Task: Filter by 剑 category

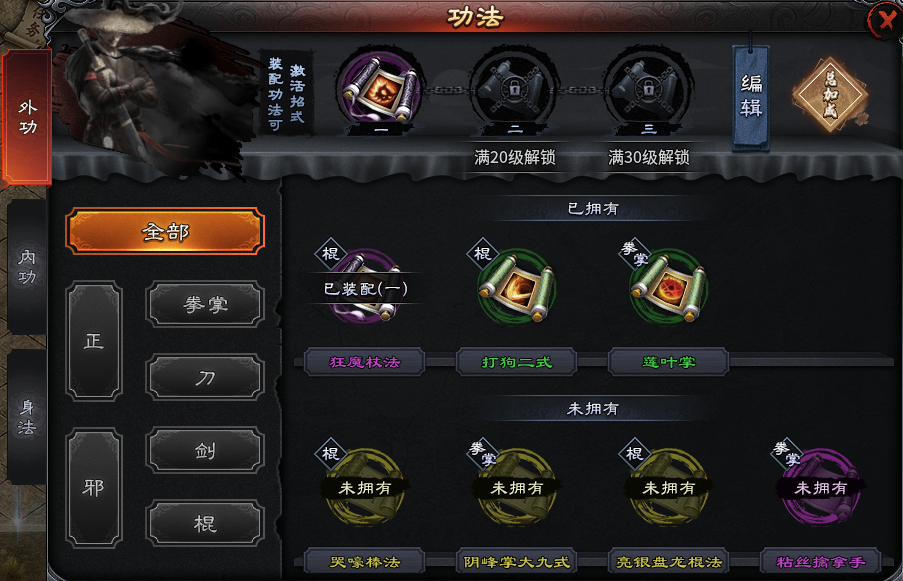Action: point(206,450)
